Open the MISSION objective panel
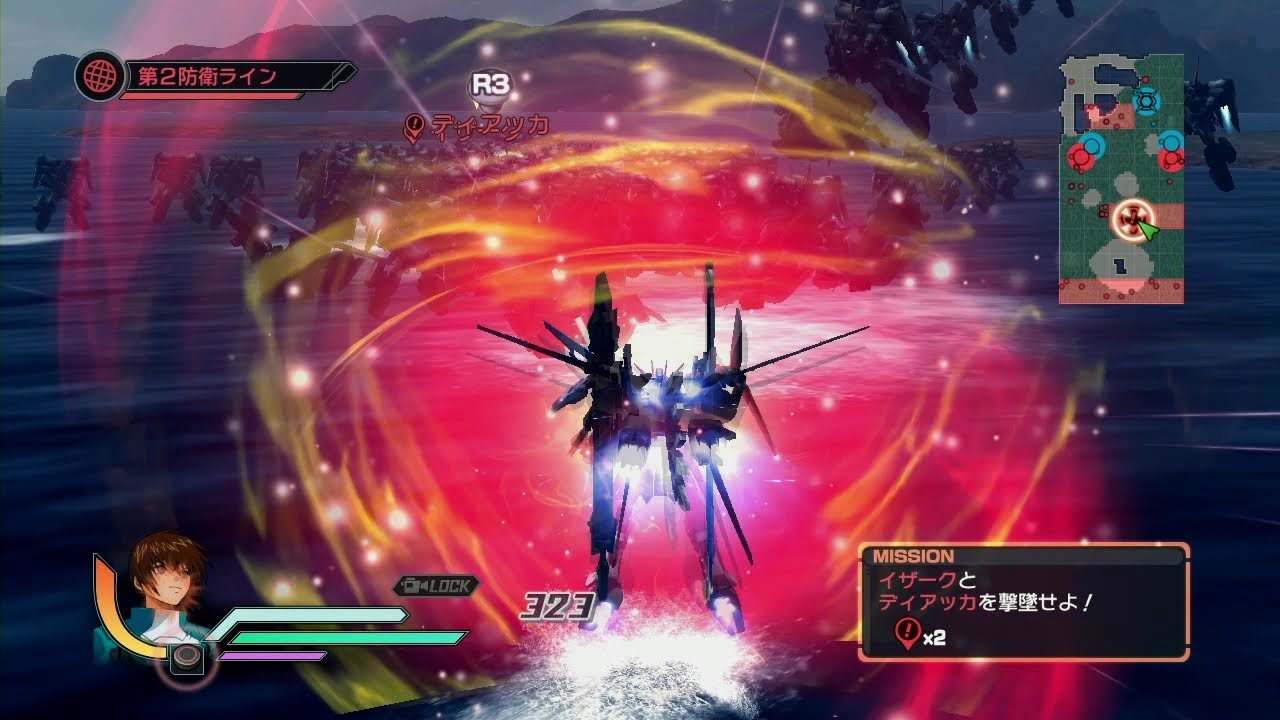This screenshot has width=1280, height=720. pos(1023,601)
